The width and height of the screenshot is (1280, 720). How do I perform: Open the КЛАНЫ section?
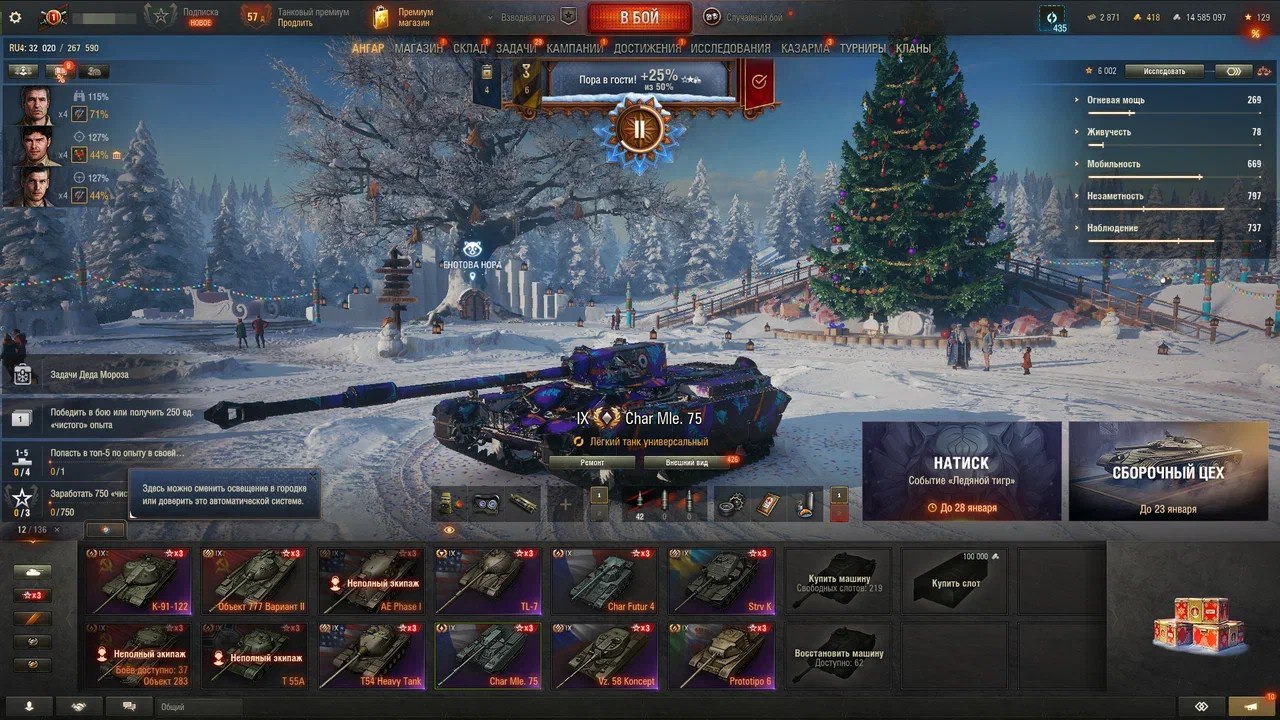click(x=913, y=48)
